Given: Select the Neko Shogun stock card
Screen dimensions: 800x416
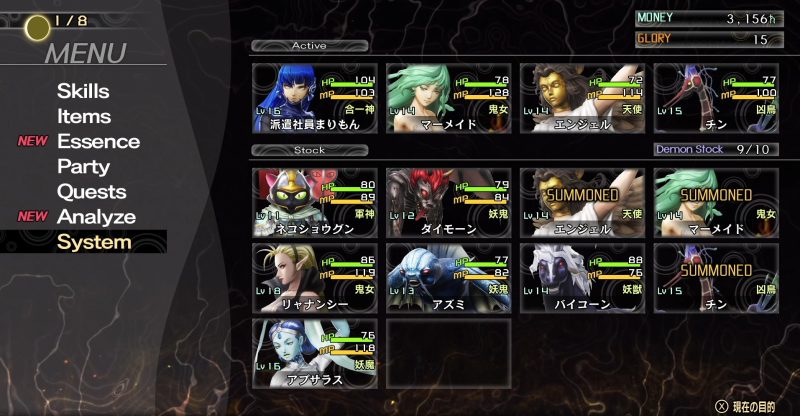Looking at the screenshot, I should coord(314,202).
